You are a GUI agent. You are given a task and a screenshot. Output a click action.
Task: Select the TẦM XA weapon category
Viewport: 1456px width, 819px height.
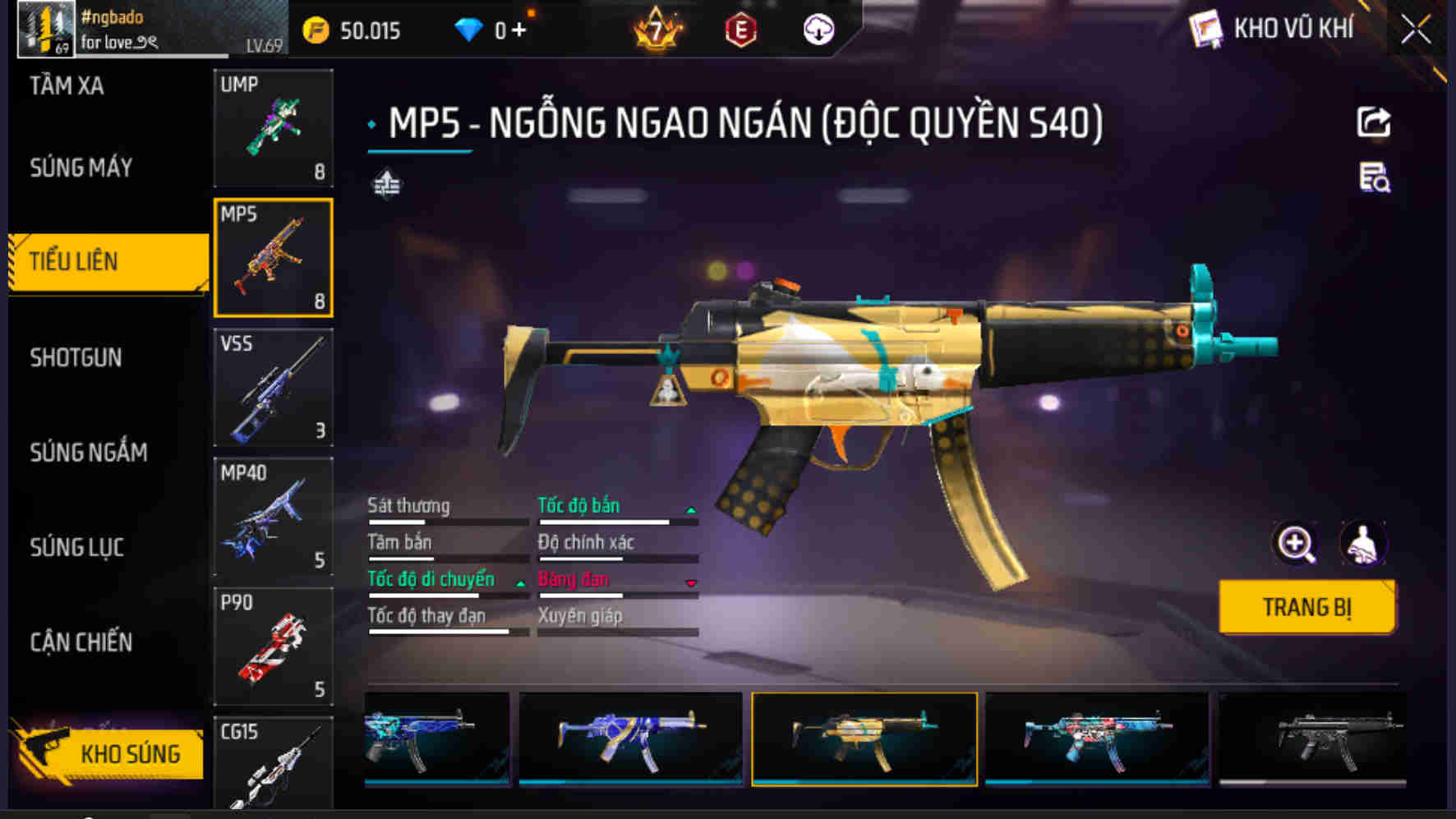click(x=66, y=86)
